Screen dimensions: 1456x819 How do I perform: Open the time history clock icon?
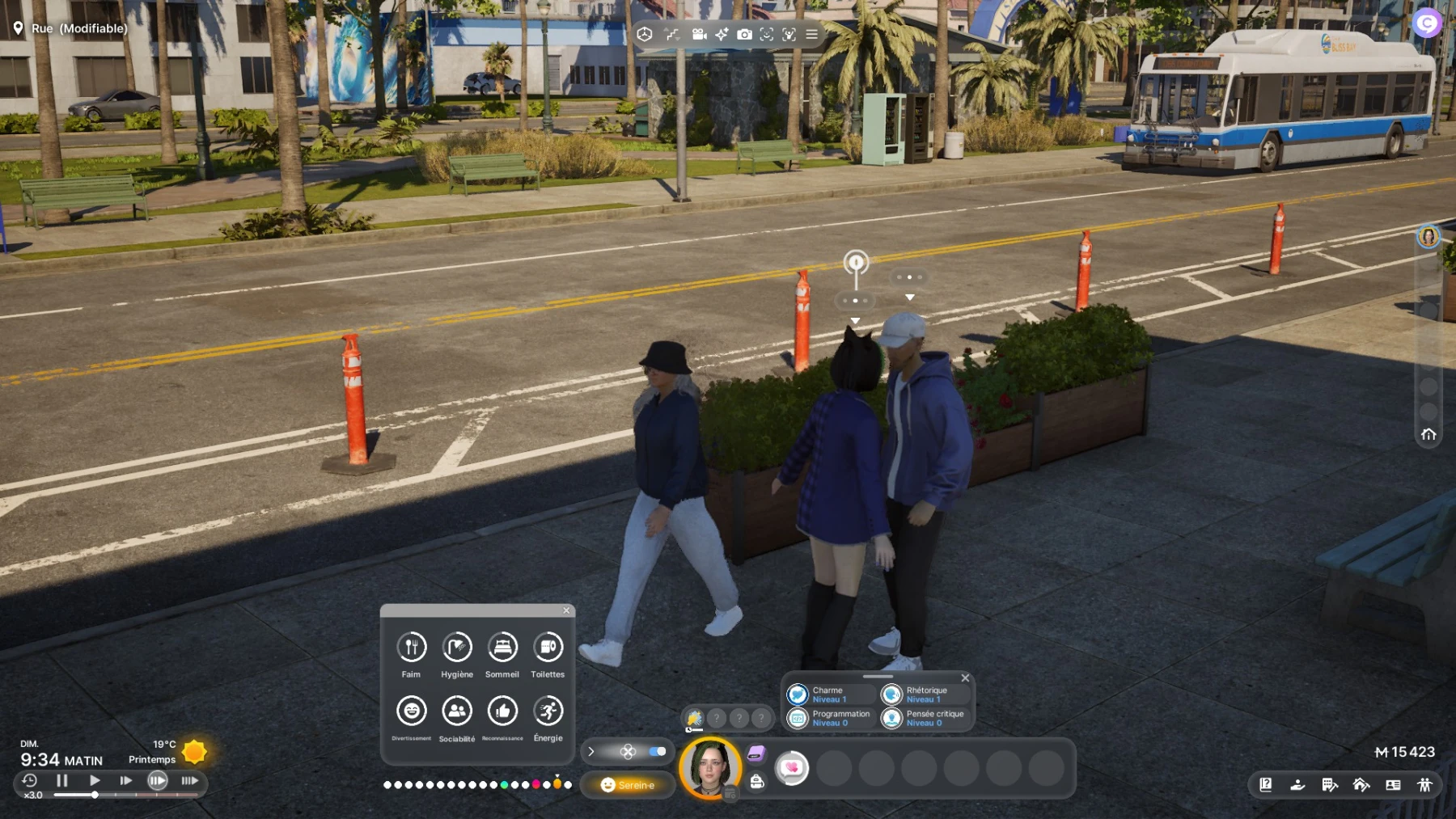click(x=30, y=781)
